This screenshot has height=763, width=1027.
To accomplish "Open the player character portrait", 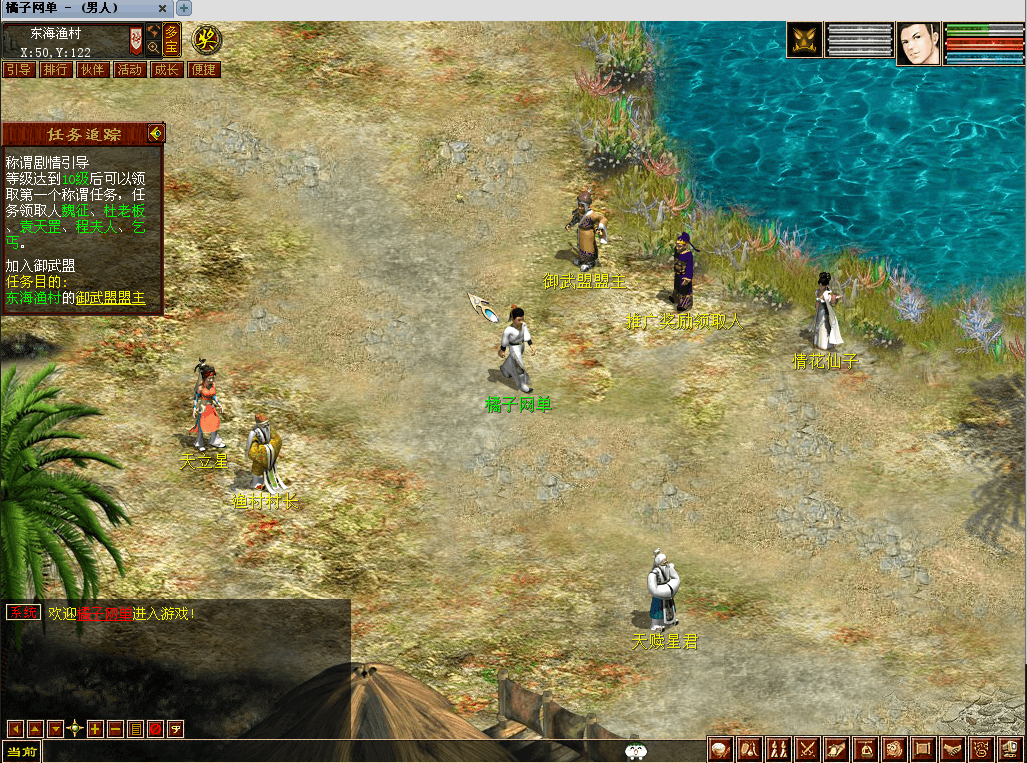I will tap(919, 43).
